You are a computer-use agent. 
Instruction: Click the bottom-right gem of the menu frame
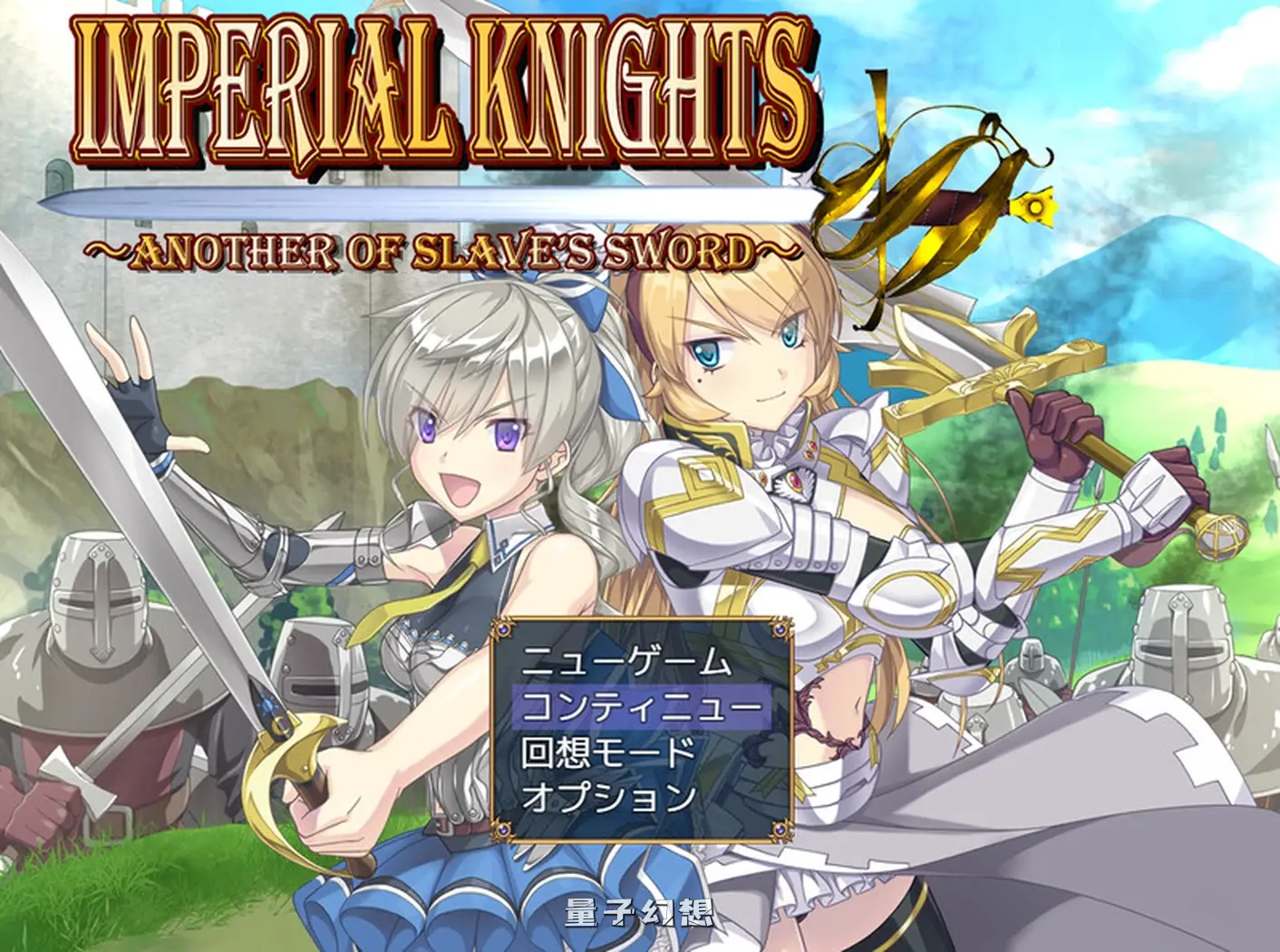pyautogui.click(x=780, y=829)
